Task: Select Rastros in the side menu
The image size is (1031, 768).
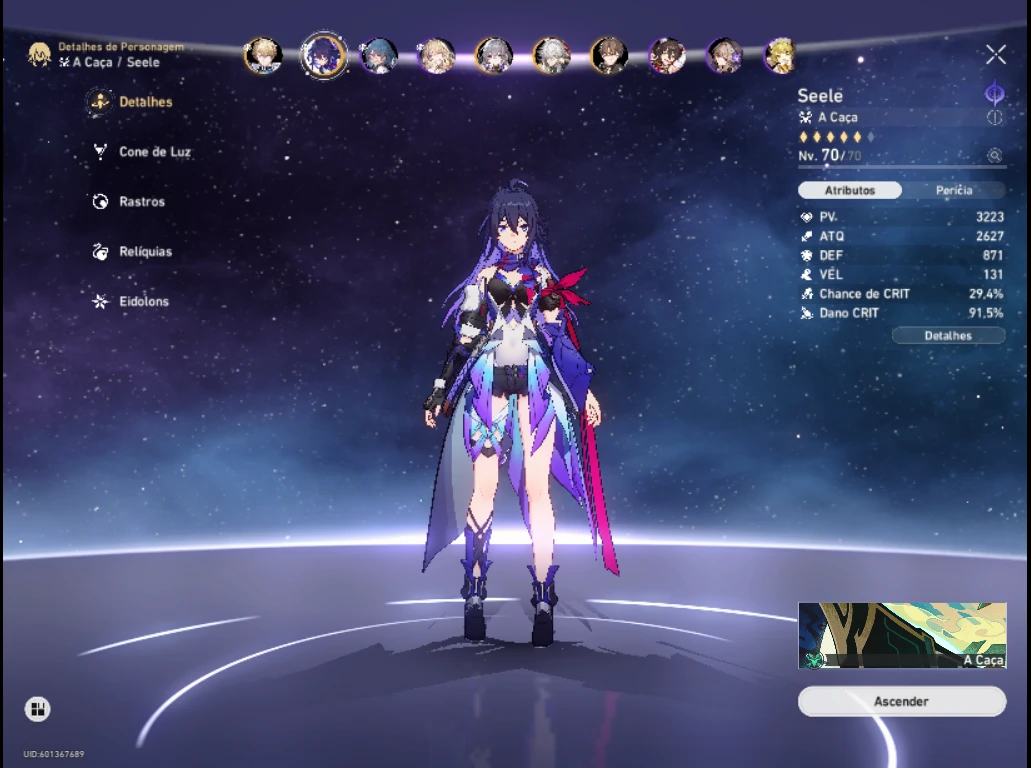Action: coord(141,202)
